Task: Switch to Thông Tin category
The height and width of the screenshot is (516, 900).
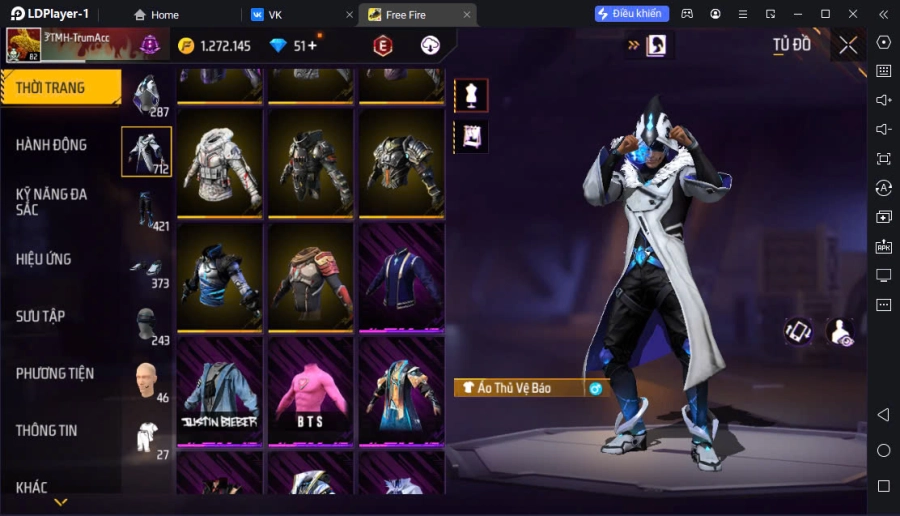Action: point(47,430)
